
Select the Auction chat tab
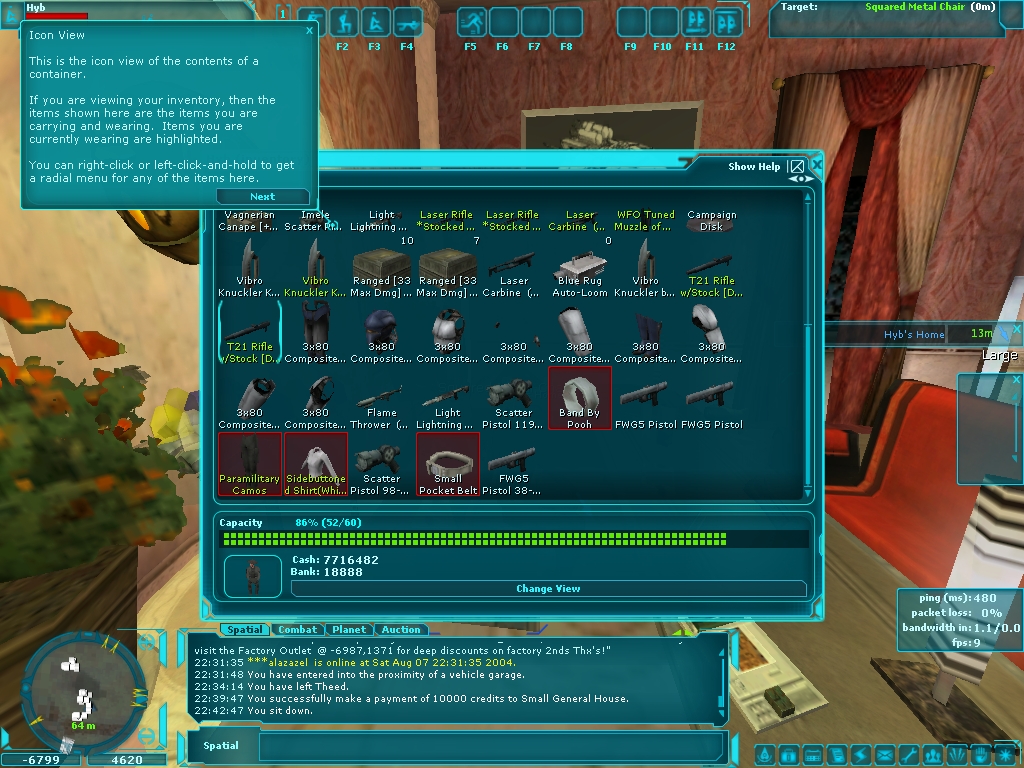[x=401, y=630]
